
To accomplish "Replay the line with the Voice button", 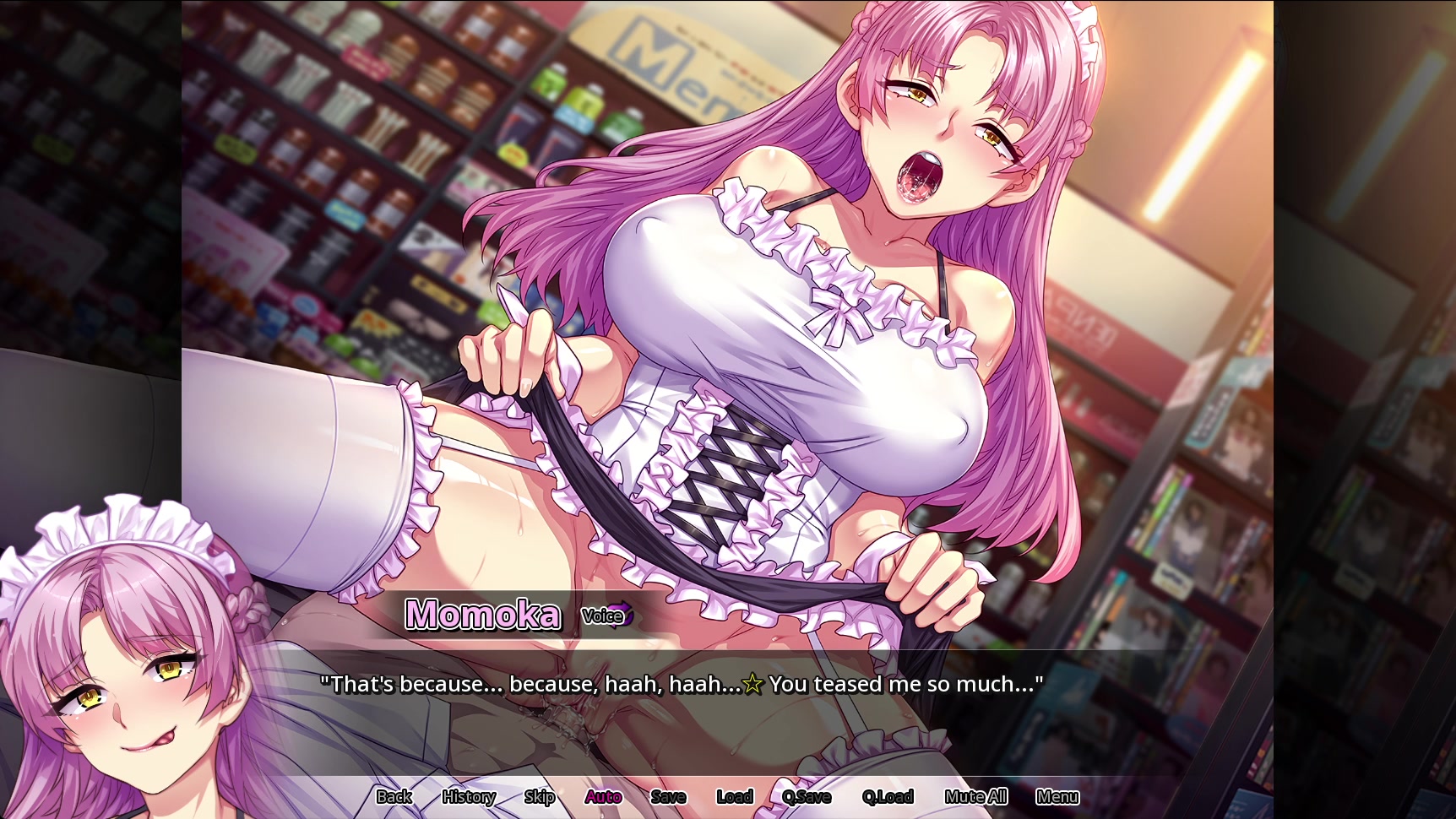I will point(606,616).
